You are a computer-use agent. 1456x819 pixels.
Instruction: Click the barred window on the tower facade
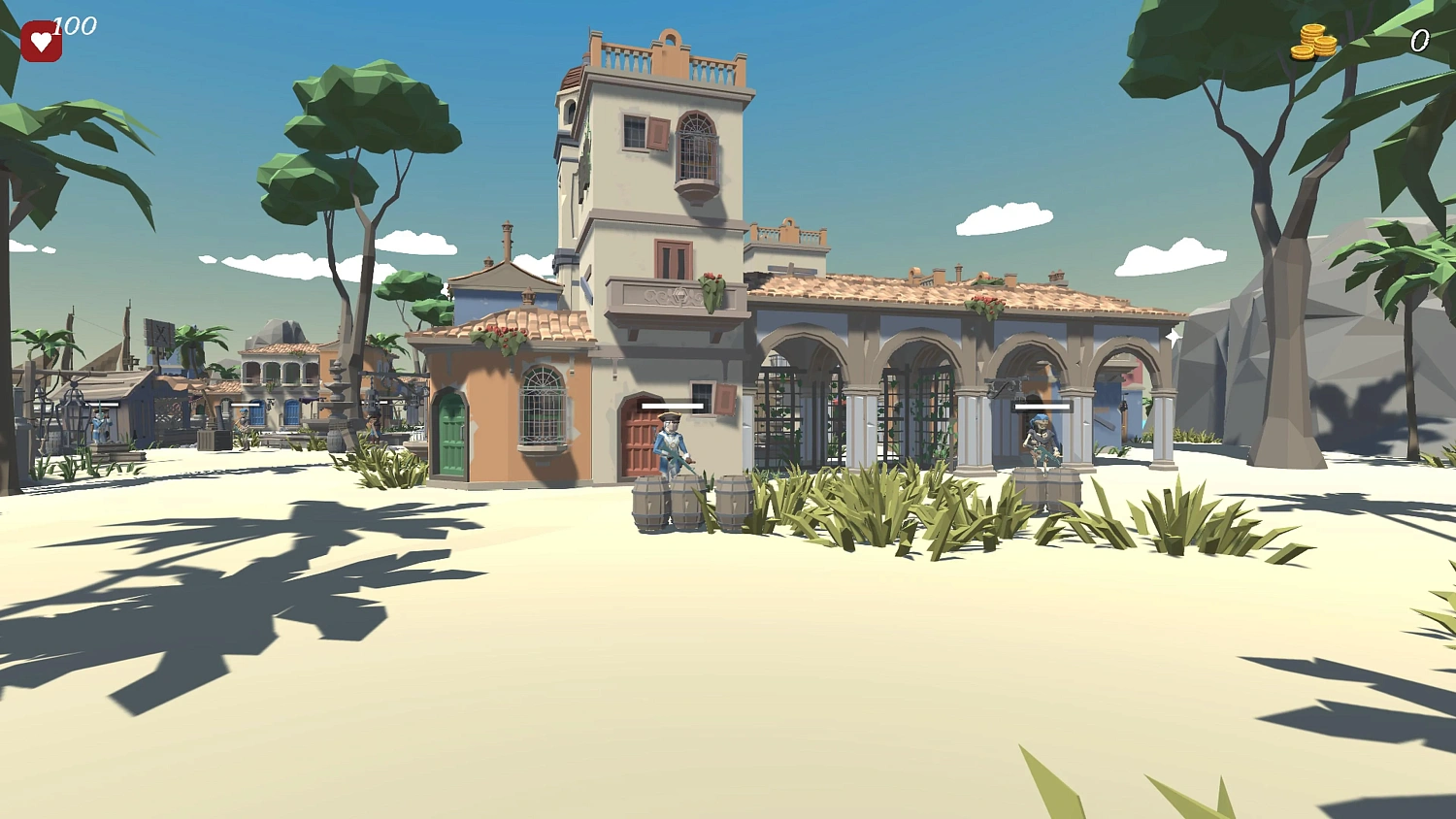tap(695, 146)
